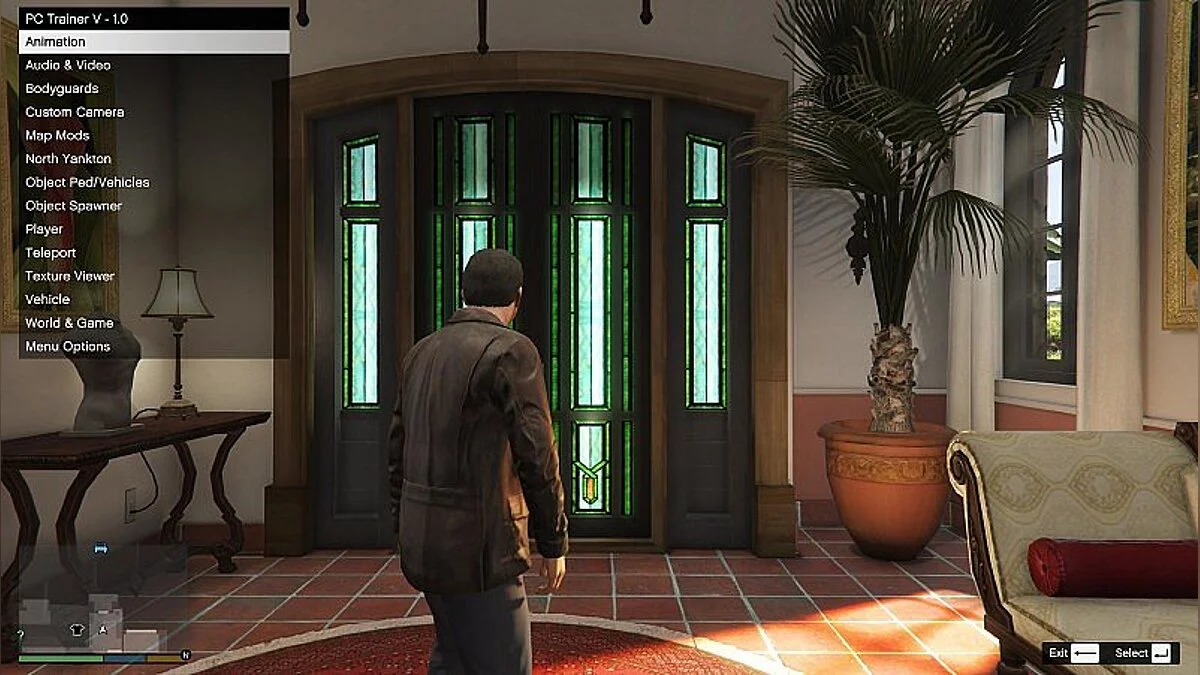Choose Object Ped/Vehicles entry
Screen dimensions: 1200x675
click(87, 182)
